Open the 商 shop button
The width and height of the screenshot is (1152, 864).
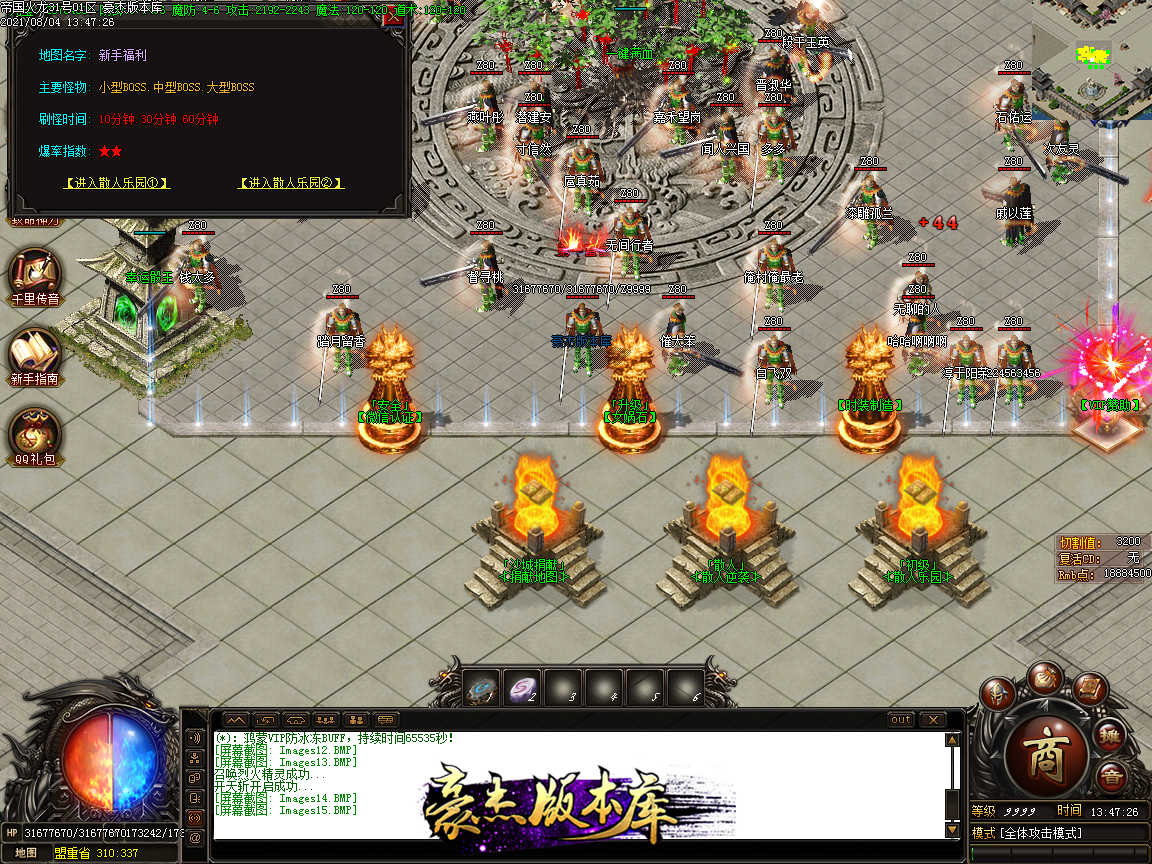pyautogui.click(x=1047, y=752)
